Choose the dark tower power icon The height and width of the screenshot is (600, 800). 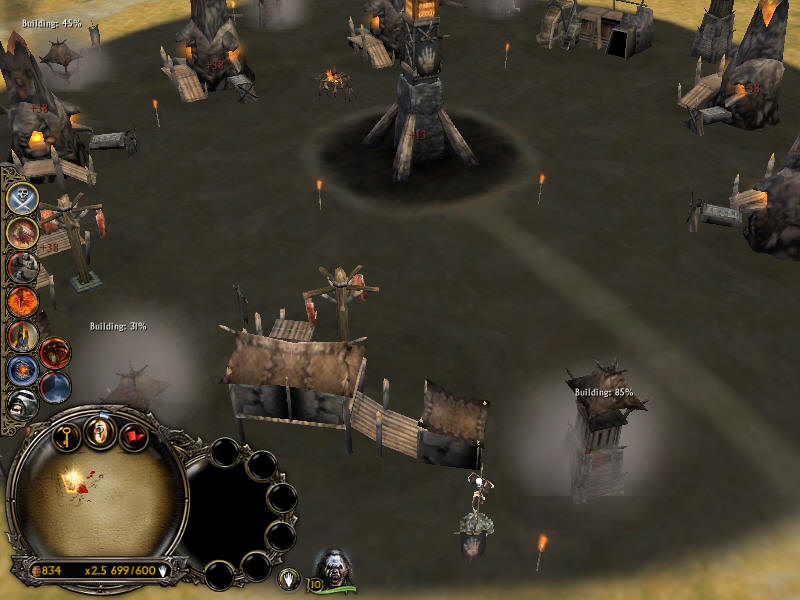22,336
